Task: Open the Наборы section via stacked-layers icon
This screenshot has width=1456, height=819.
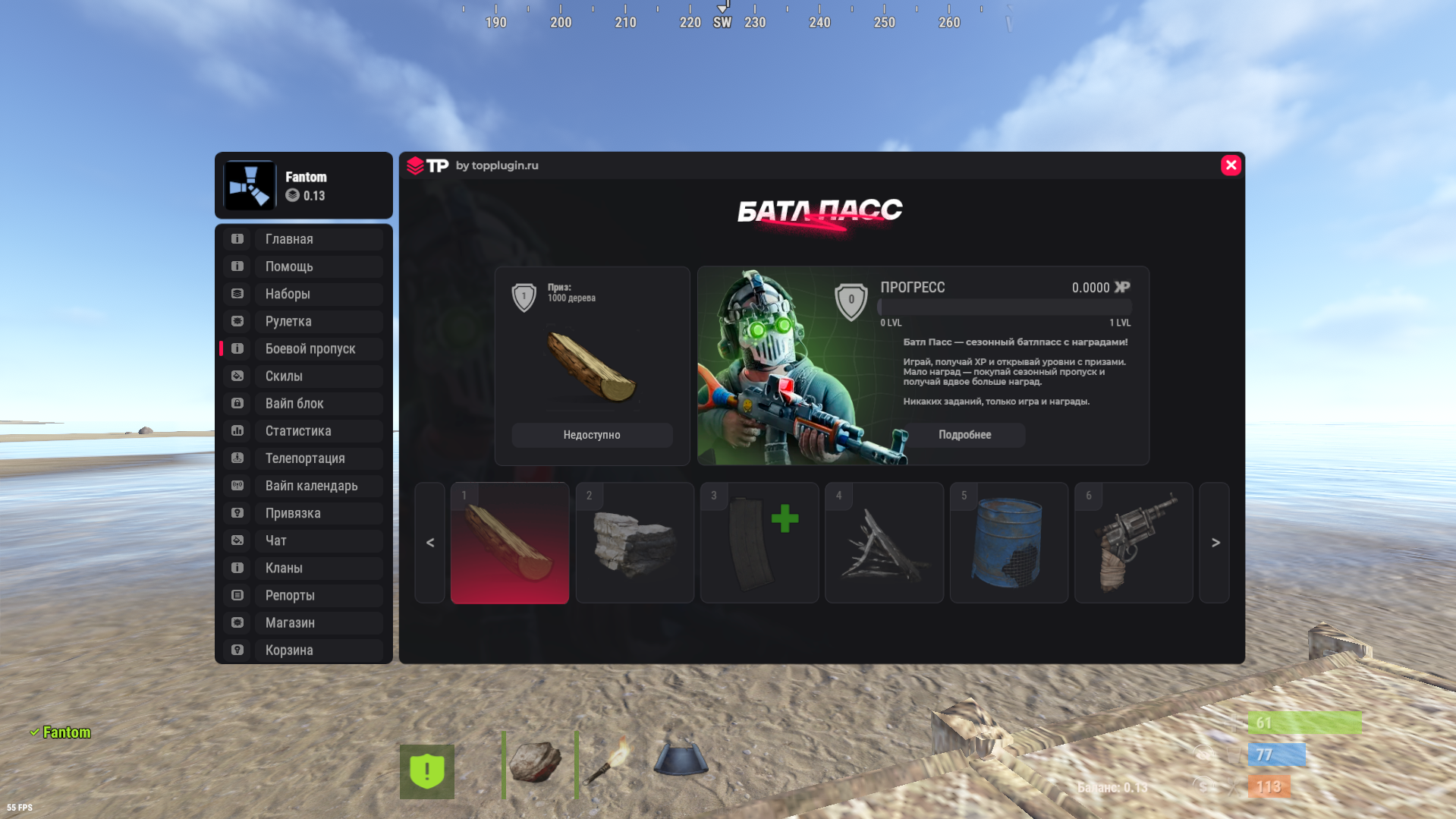Action: point(236,294)
